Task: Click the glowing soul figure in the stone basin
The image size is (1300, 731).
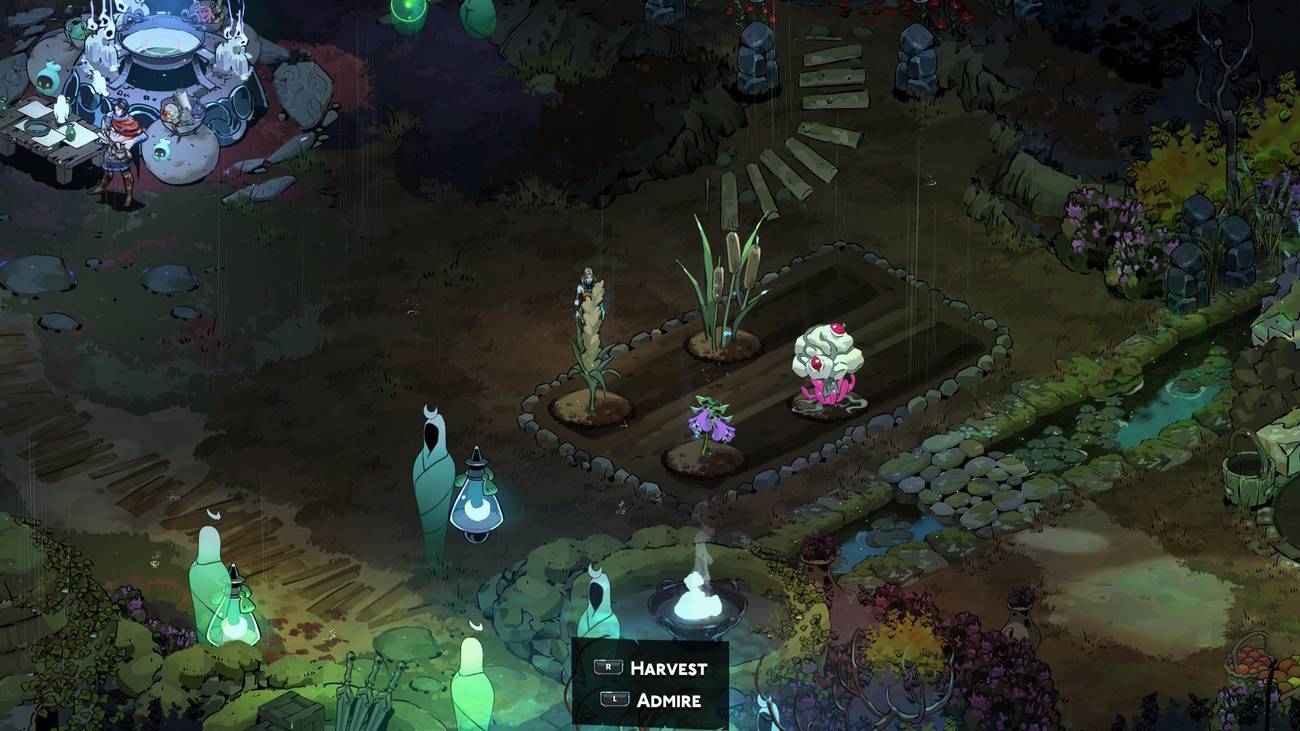Action: coord(700,600)
